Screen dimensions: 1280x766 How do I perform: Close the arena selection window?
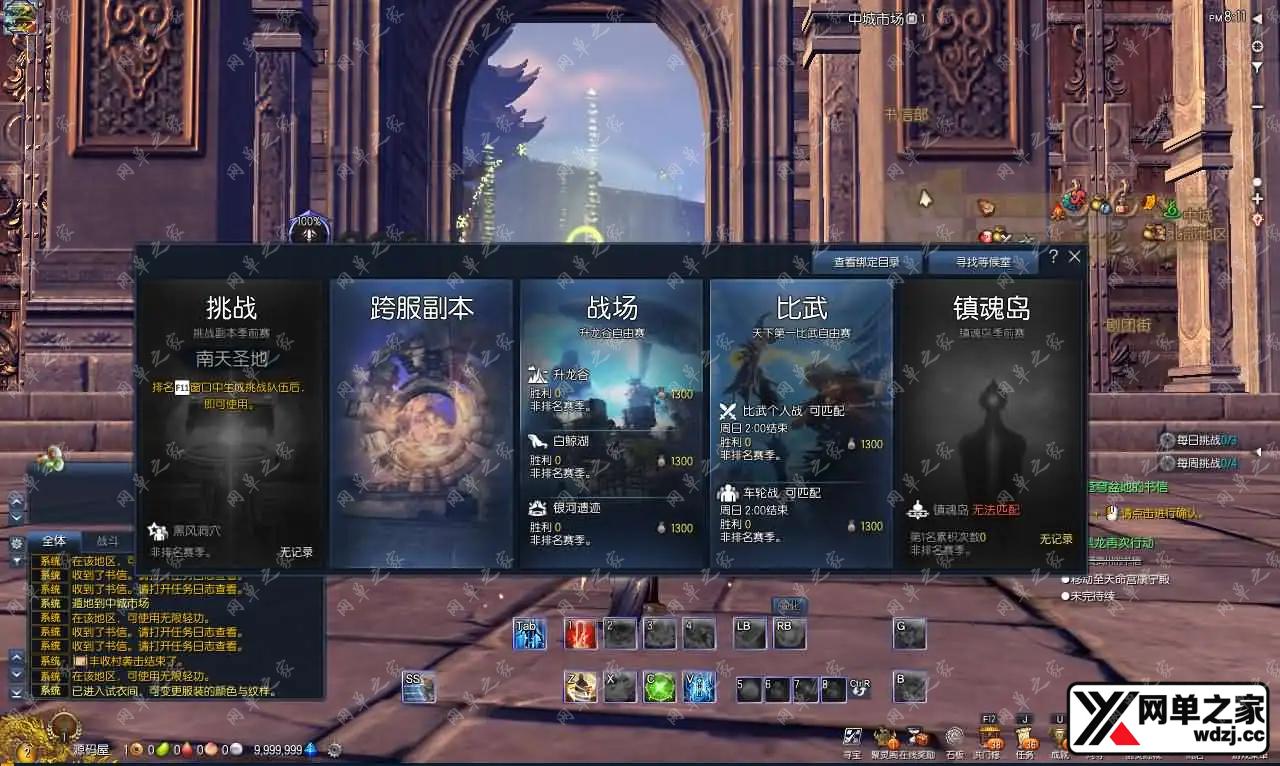(1075, 257)
